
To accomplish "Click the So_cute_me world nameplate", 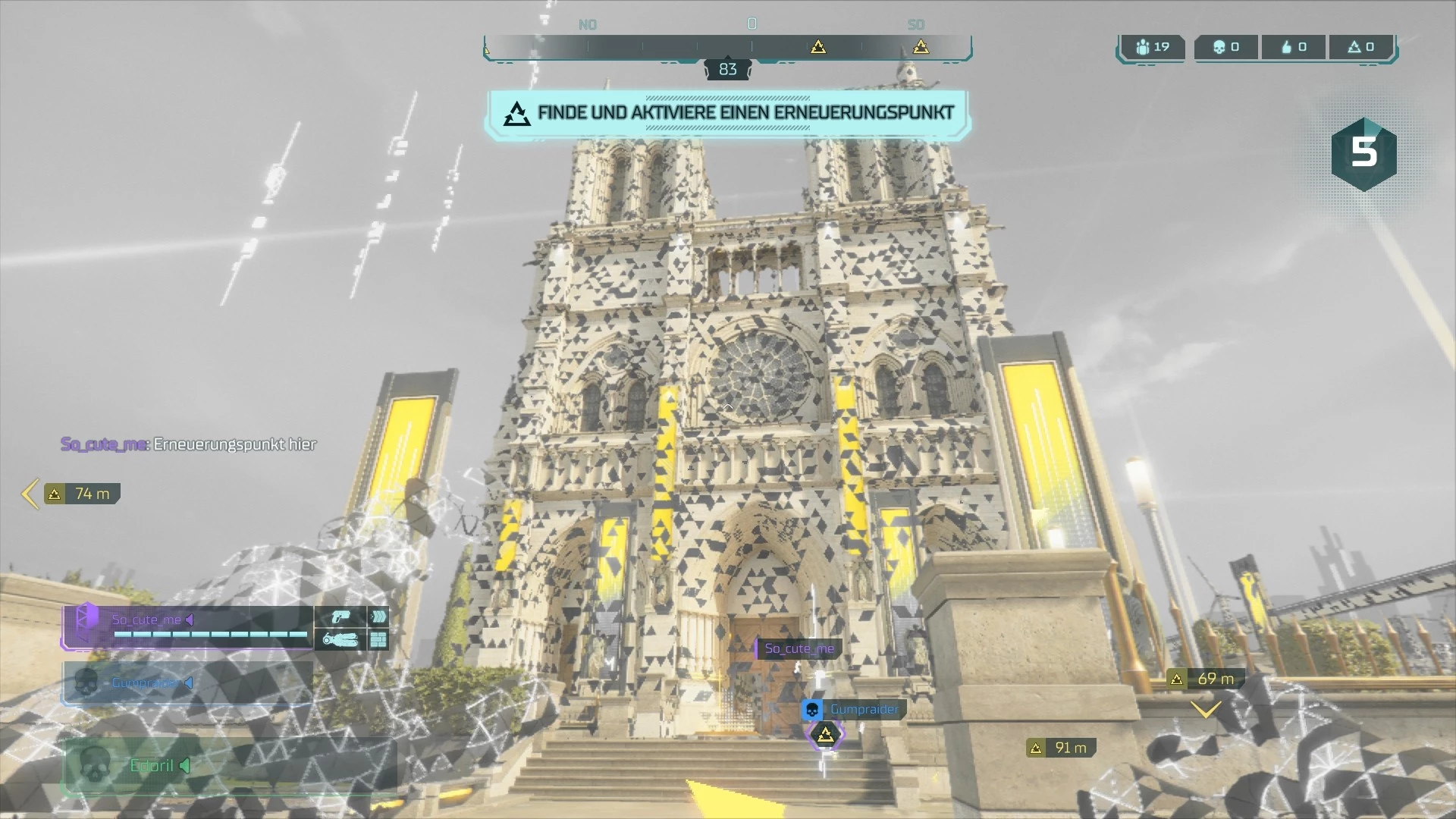I will pyautogui.click(x=799, y=648).
